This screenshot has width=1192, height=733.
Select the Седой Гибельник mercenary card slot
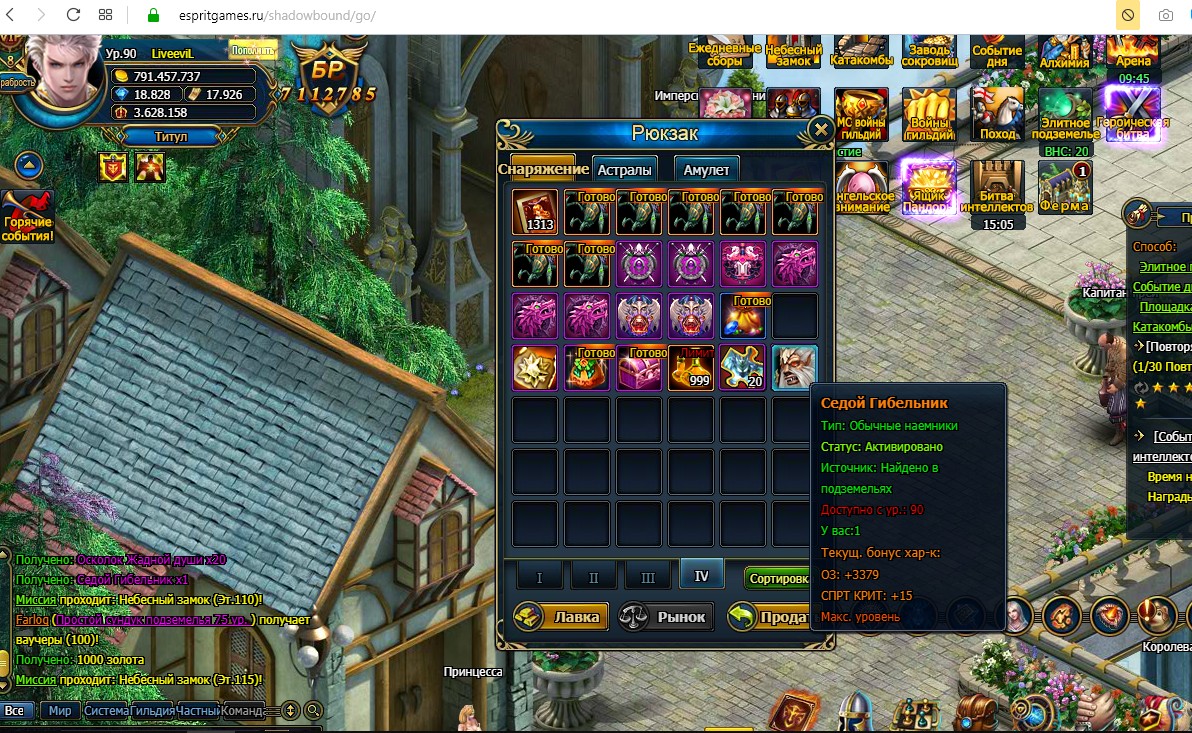point(794,367)
